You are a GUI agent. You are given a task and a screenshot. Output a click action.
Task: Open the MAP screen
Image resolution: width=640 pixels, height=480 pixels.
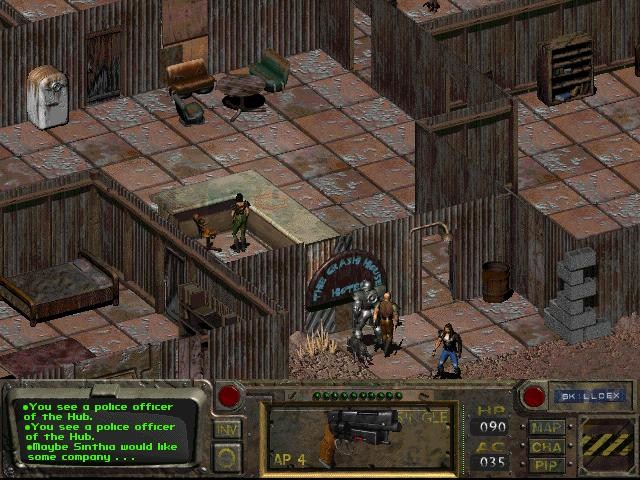coord(547,427)
